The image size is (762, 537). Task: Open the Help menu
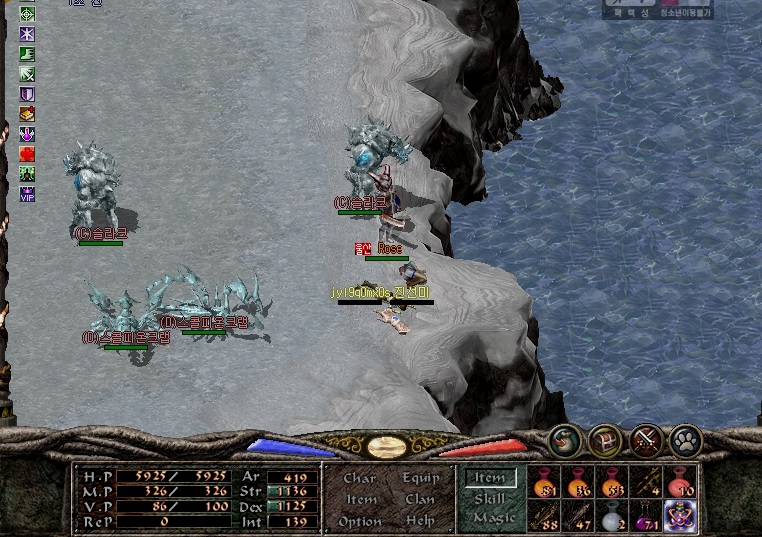(420, 521)
